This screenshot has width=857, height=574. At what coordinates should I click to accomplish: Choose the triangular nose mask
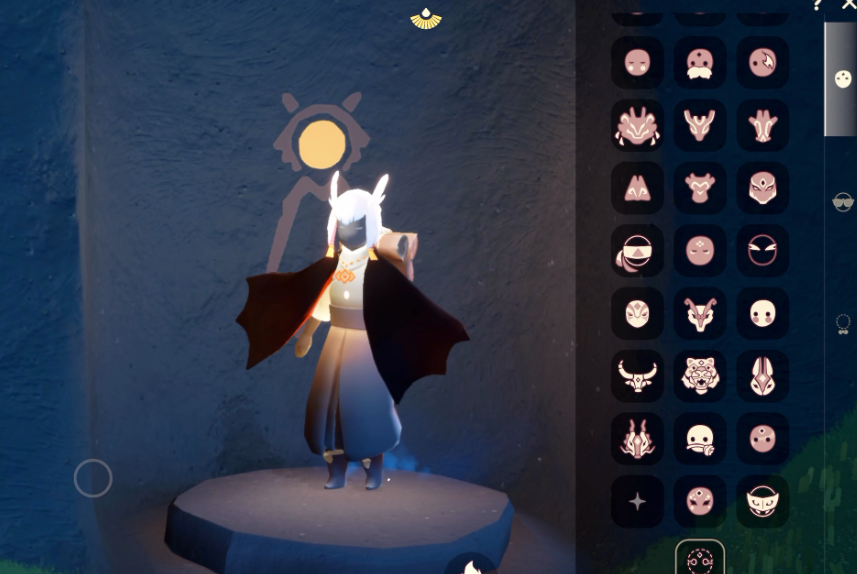point(637,188)
